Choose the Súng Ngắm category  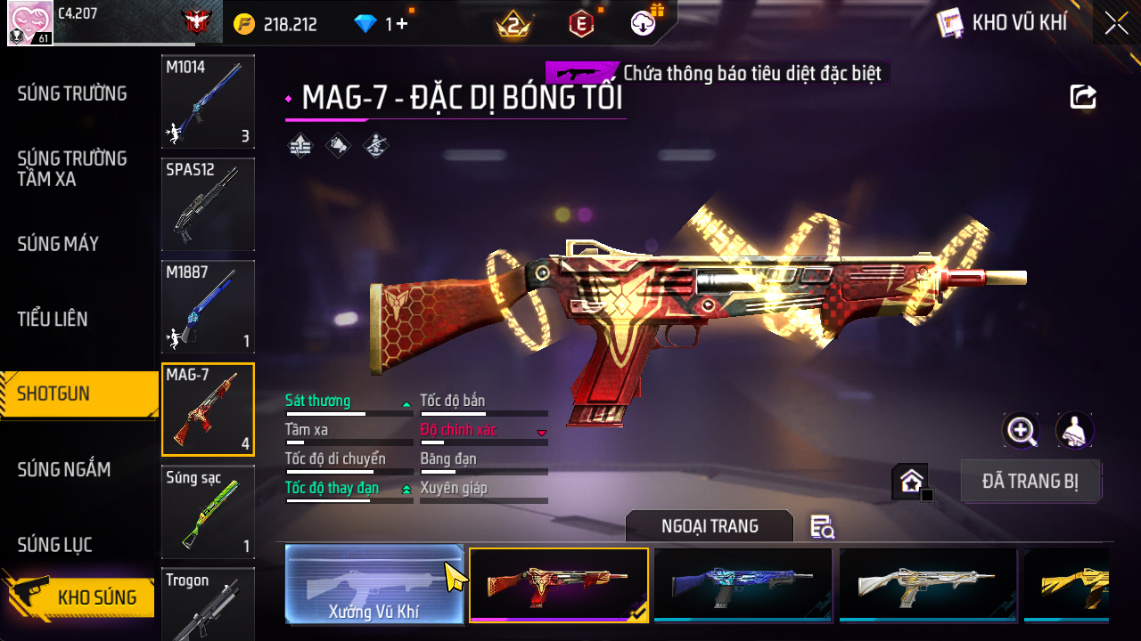64,469
